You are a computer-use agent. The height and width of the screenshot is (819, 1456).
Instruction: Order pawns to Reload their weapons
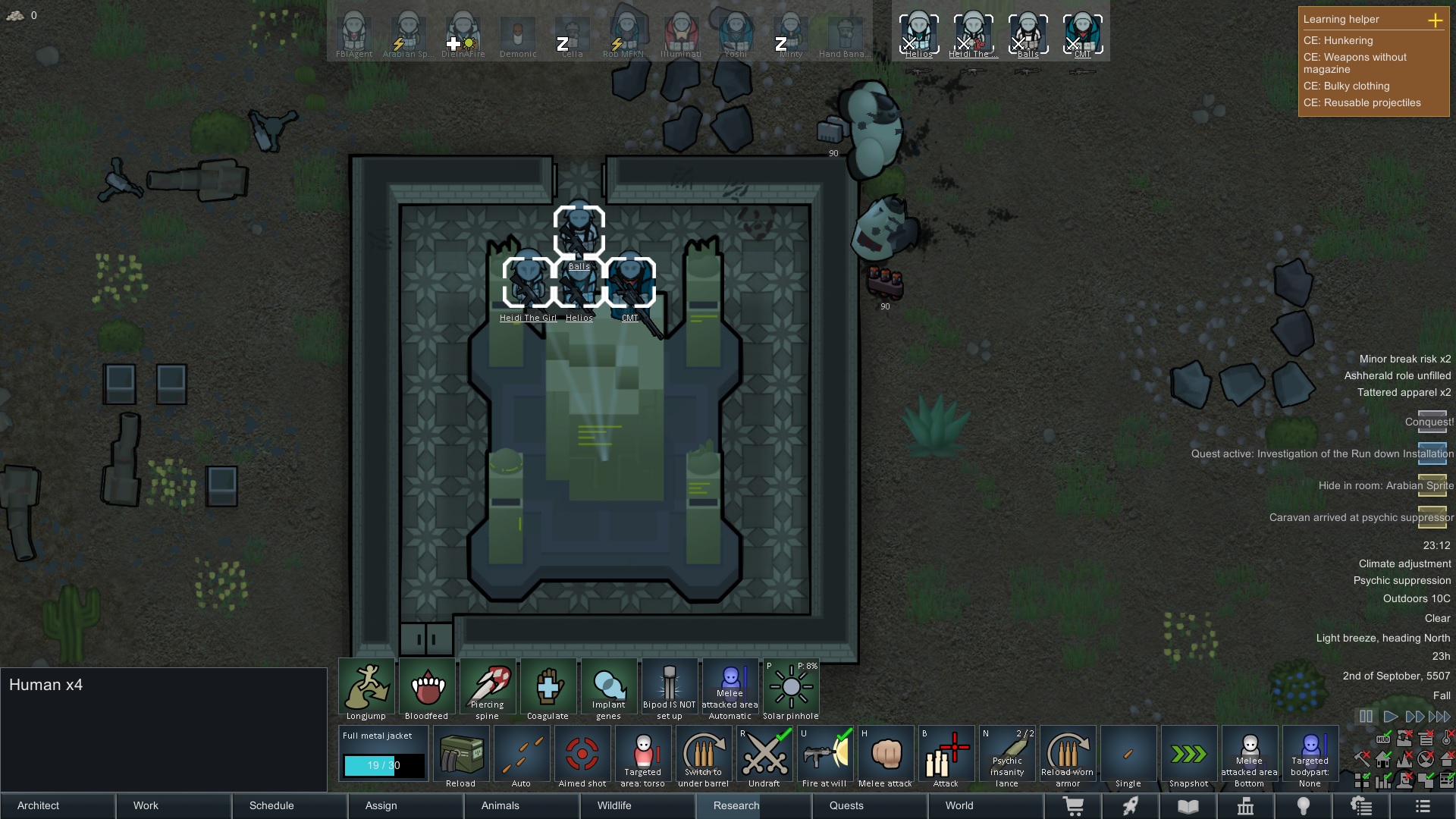pos(460,755)
